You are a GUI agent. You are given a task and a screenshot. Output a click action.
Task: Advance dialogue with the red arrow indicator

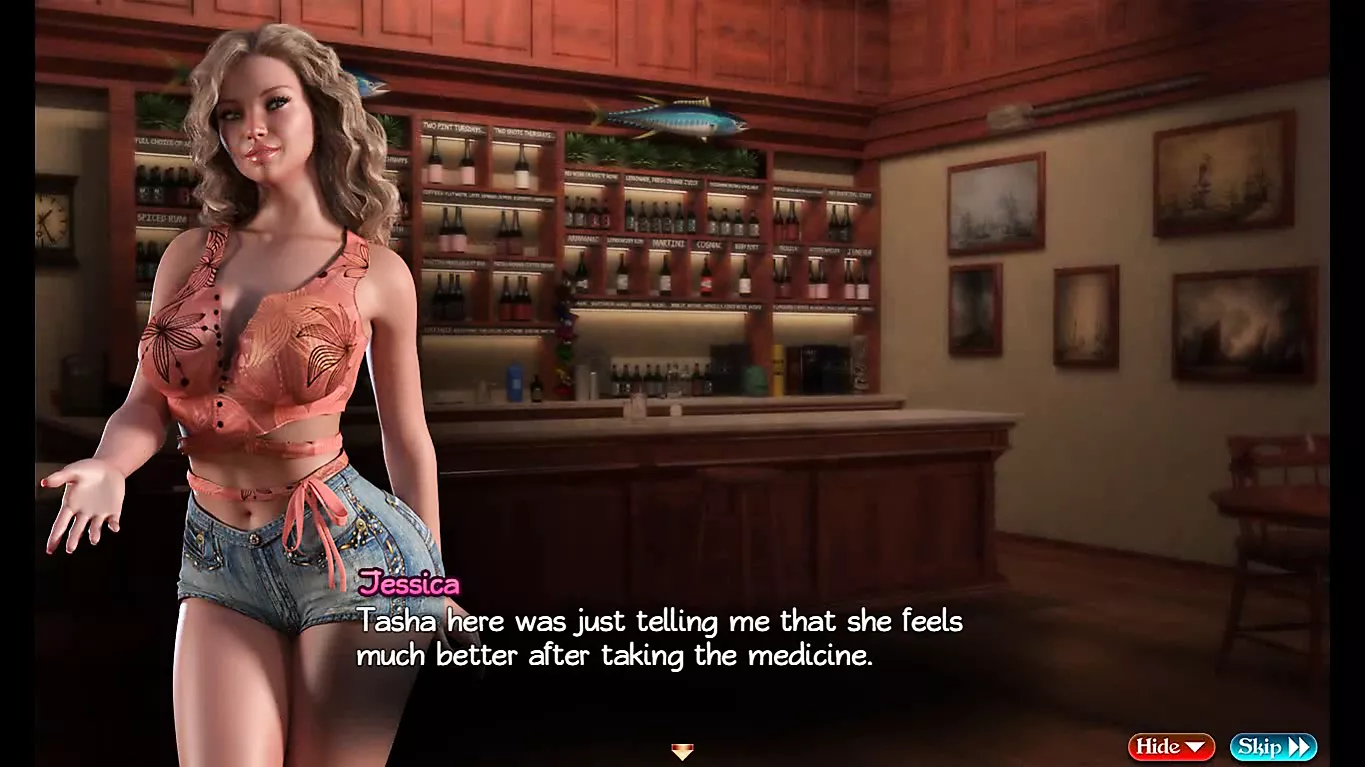click(682, 751)
